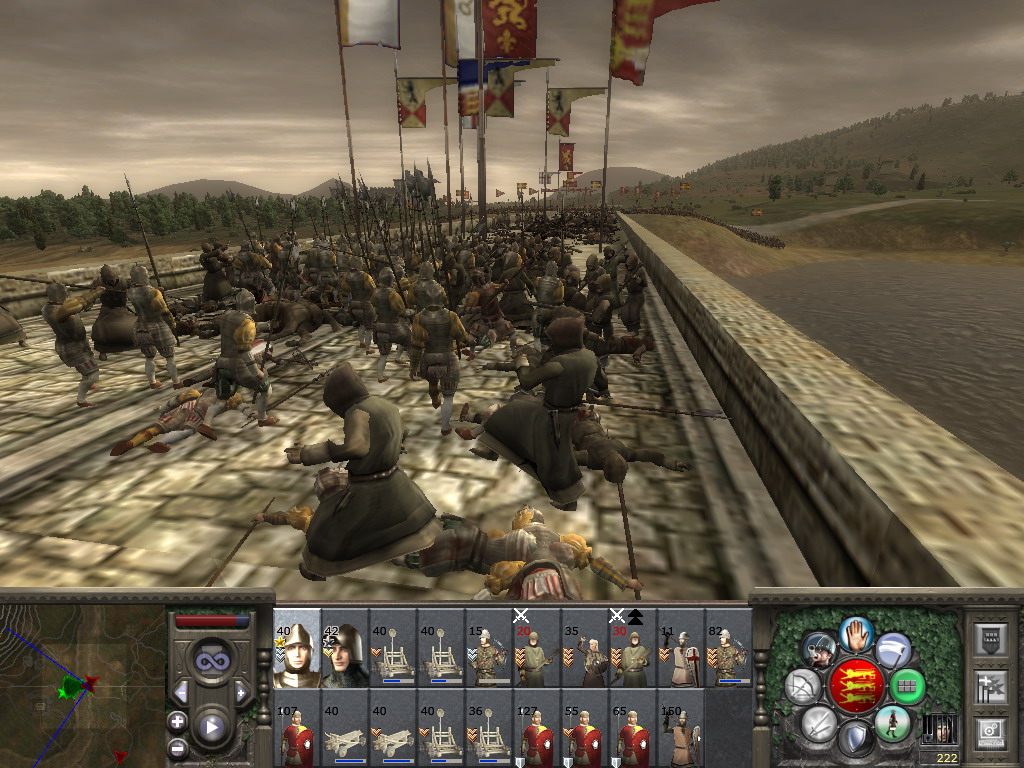Pick the peasant unit card with 150 men
The height and width of the screenshot is (768, 1024).
tap(679, 730)
